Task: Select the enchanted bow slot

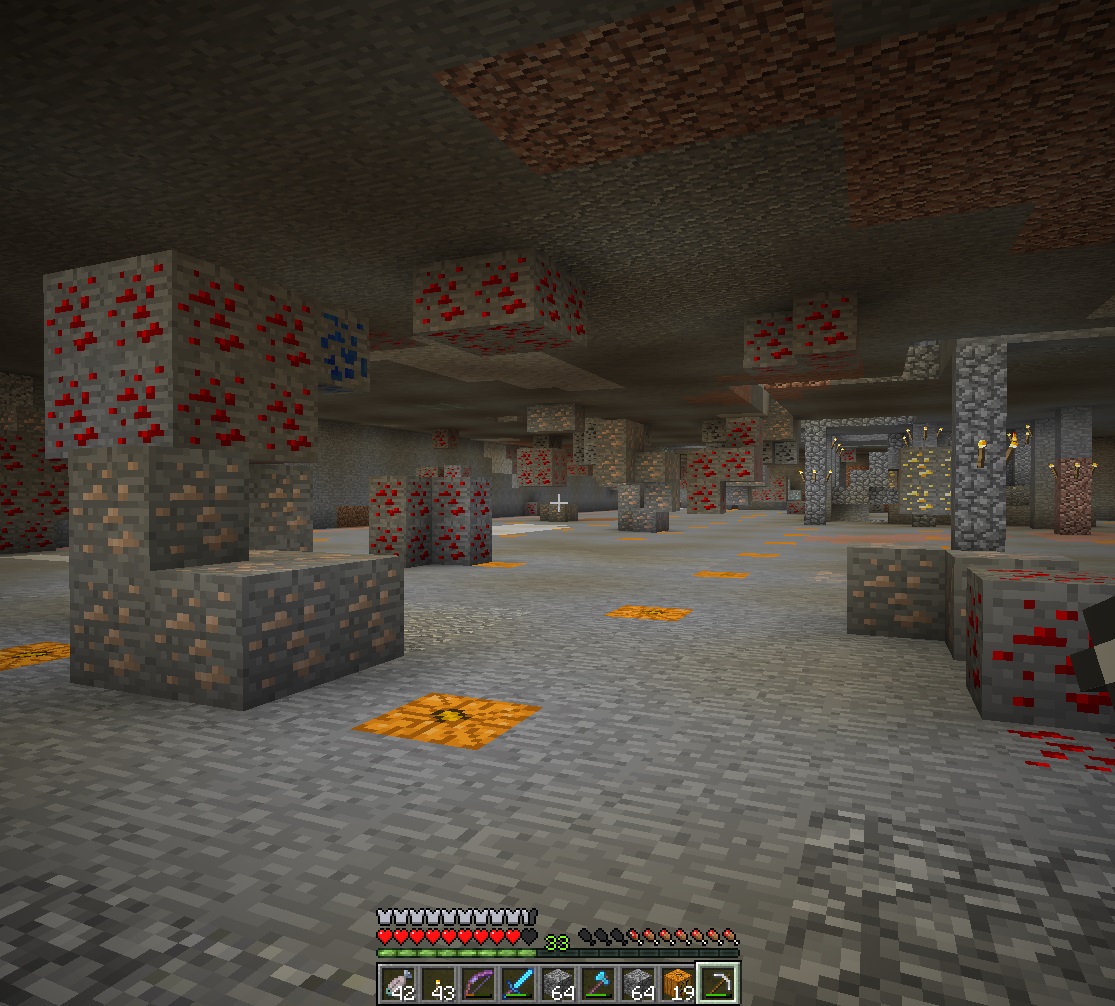Action: 478,982
